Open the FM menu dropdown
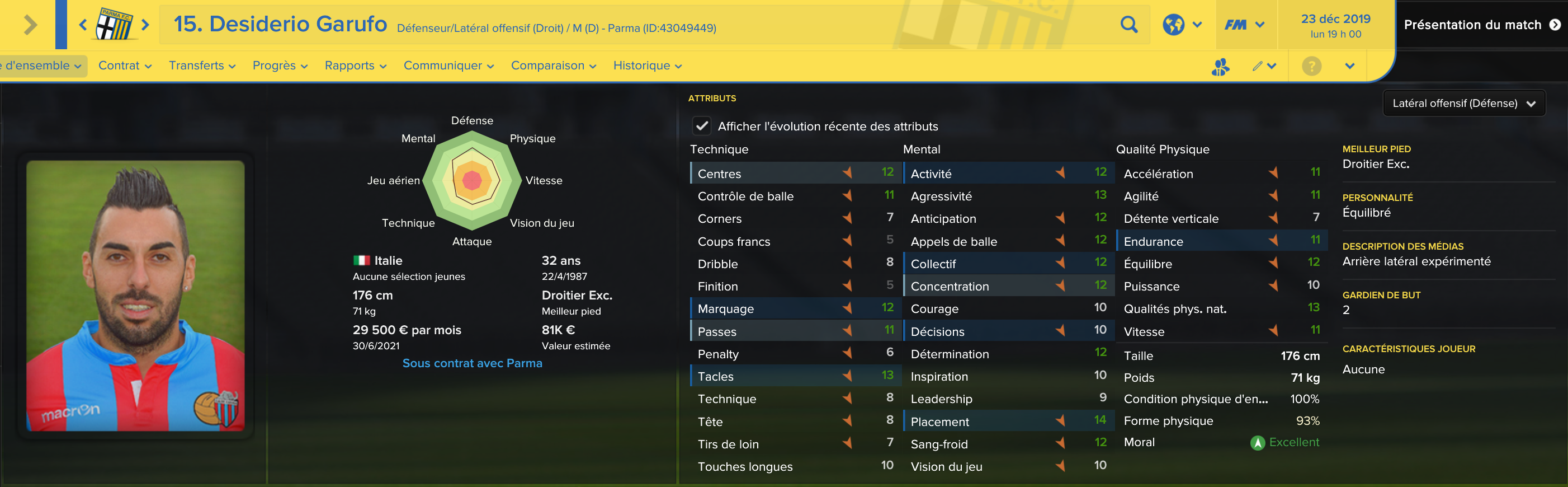The image size is (1568, 487). click(1244, 25)
